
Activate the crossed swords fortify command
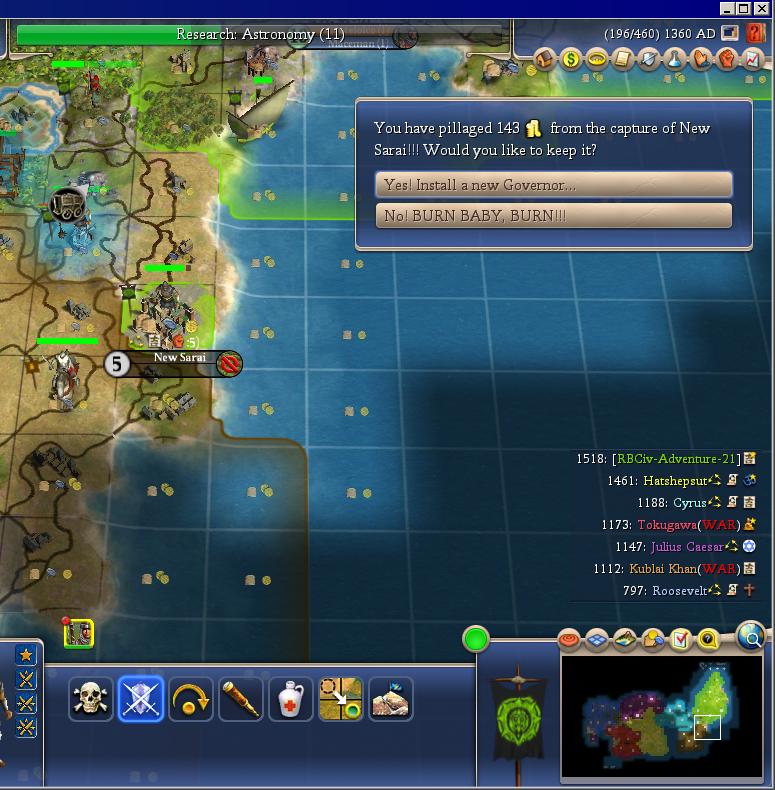tap(140, 699)
